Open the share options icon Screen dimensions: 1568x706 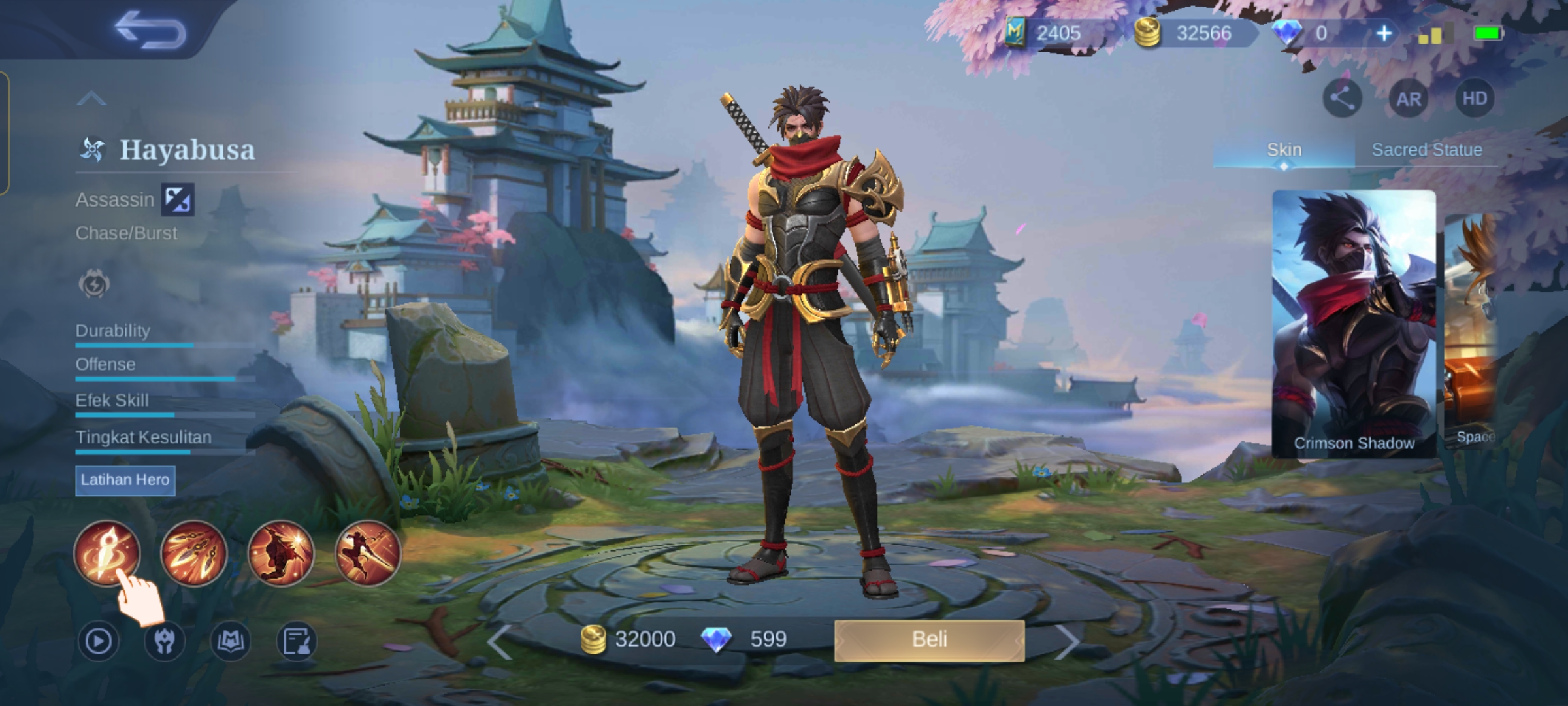pyautogui.click(x=1342, y=99)
